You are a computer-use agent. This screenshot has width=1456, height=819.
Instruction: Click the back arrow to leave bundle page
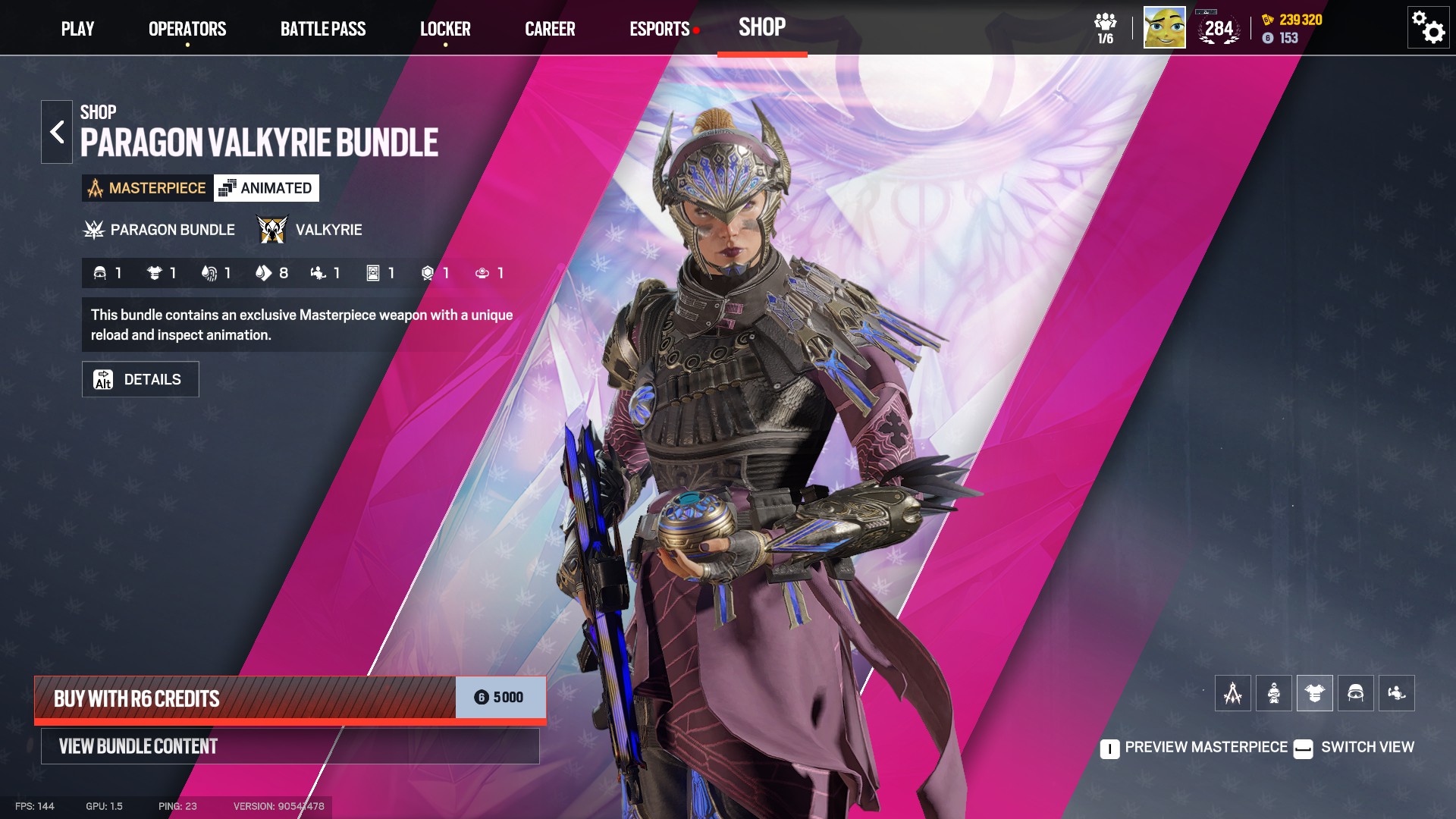tap(57, 130)
